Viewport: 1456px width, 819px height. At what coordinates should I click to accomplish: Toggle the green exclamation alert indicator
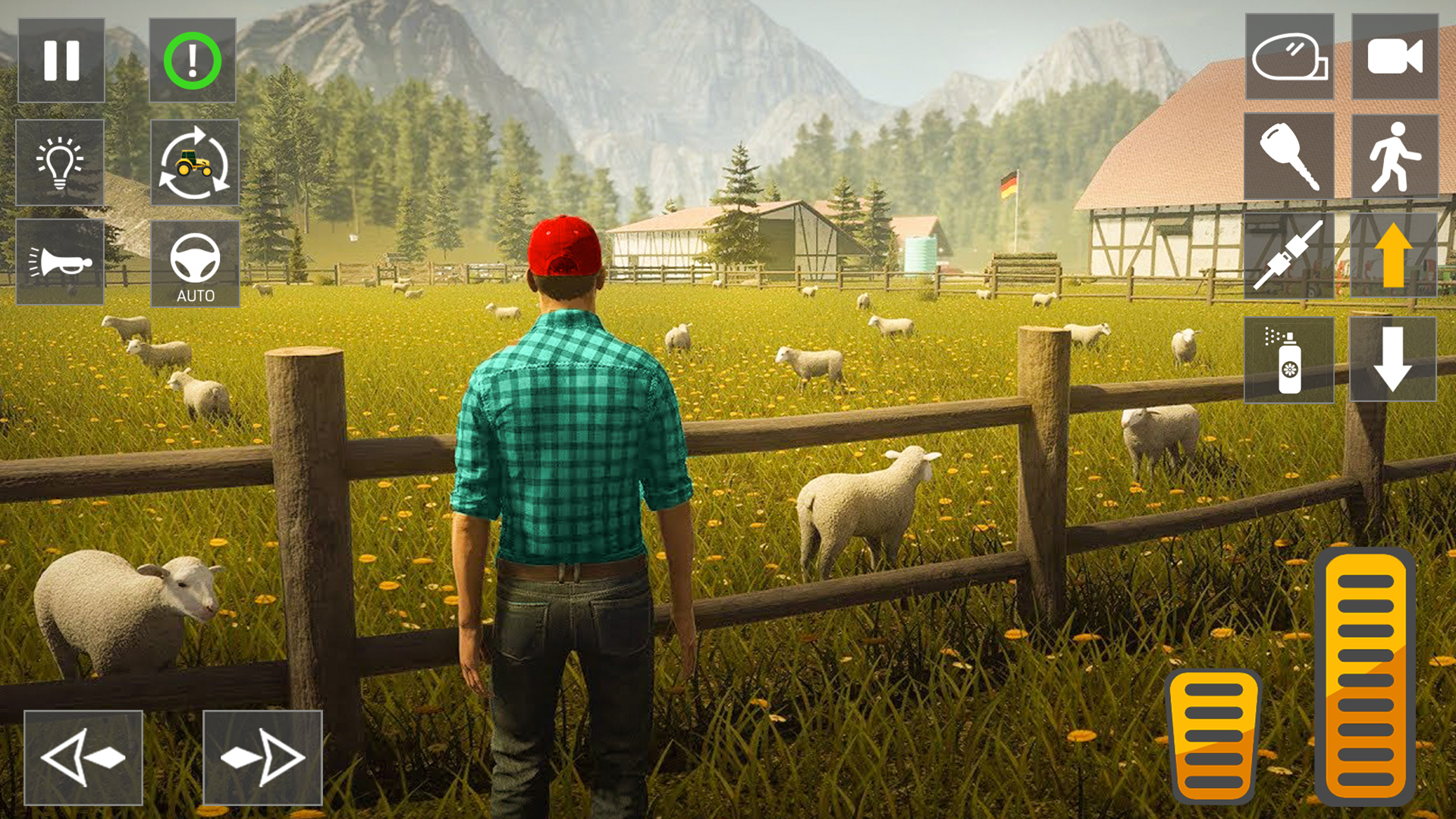tap(194, 61)
